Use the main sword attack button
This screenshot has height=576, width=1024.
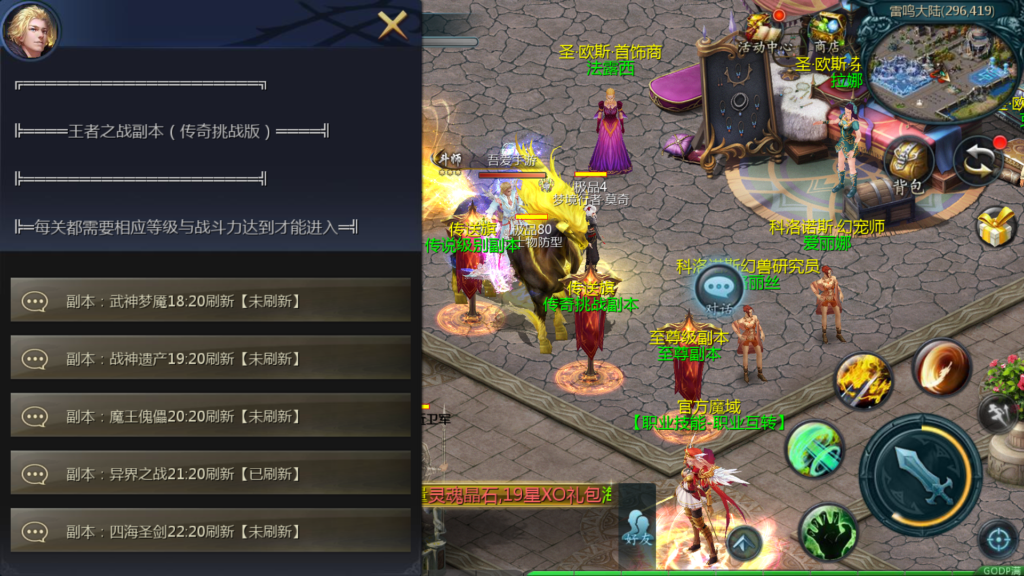(920, 475)
